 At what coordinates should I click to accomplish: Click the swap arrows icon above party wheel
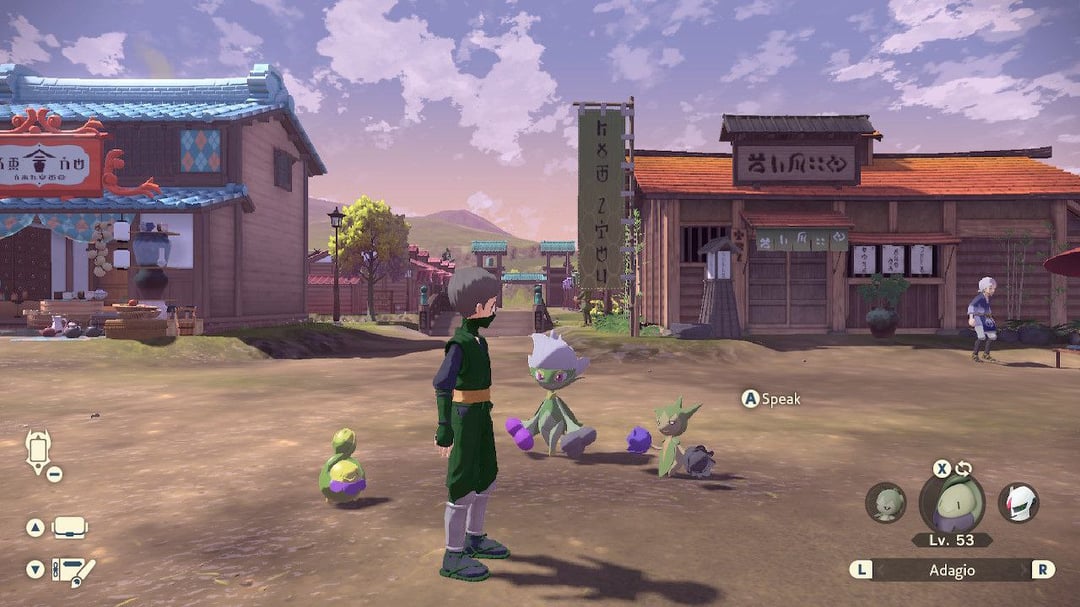(x=964, y=468)
